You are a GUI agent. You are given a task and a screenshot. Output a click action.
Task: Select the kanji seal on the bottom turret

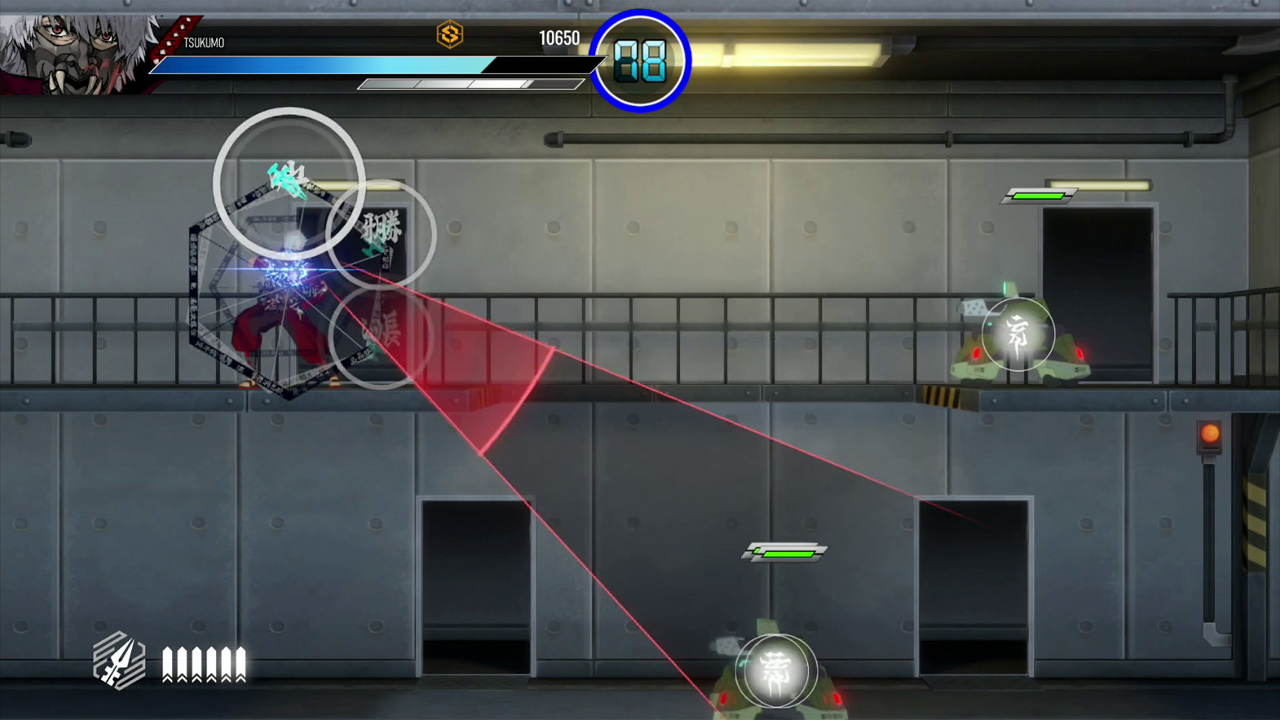point(779,670)
